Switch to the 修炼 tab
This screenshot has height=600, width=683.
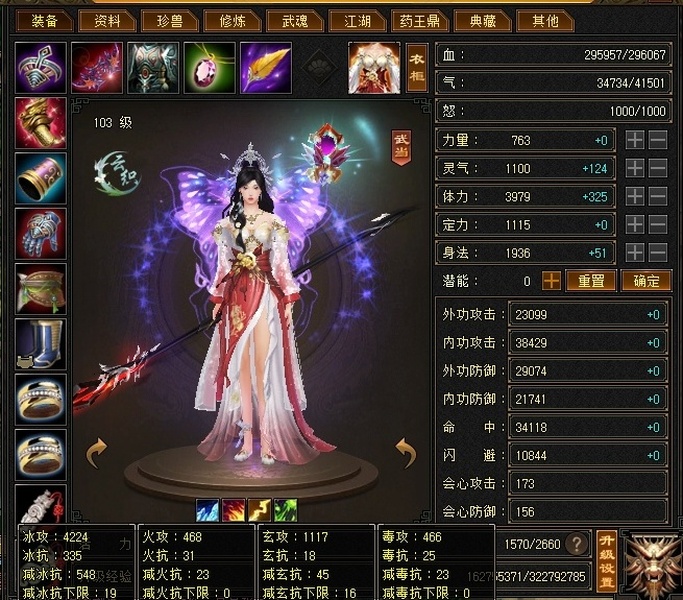coord(232,21)
